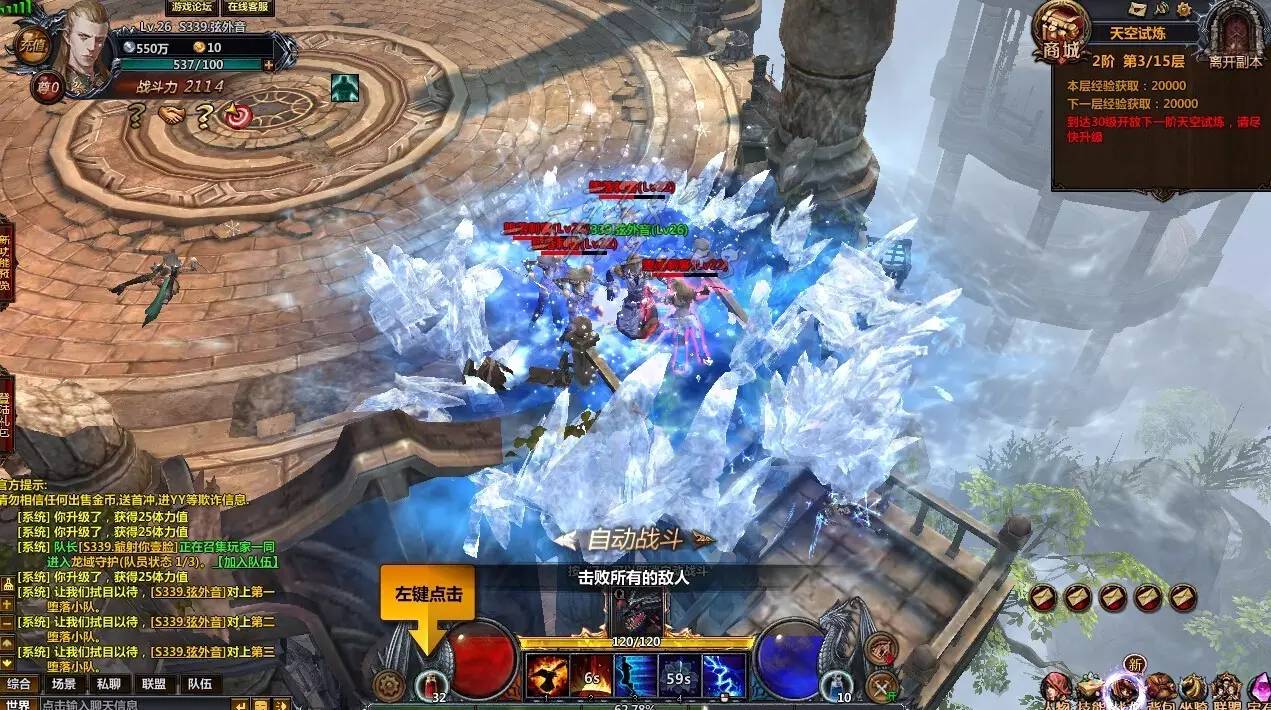Switch to the 私聊 chat tab
The image size is (1271, 710).
[x=108, y=684]
